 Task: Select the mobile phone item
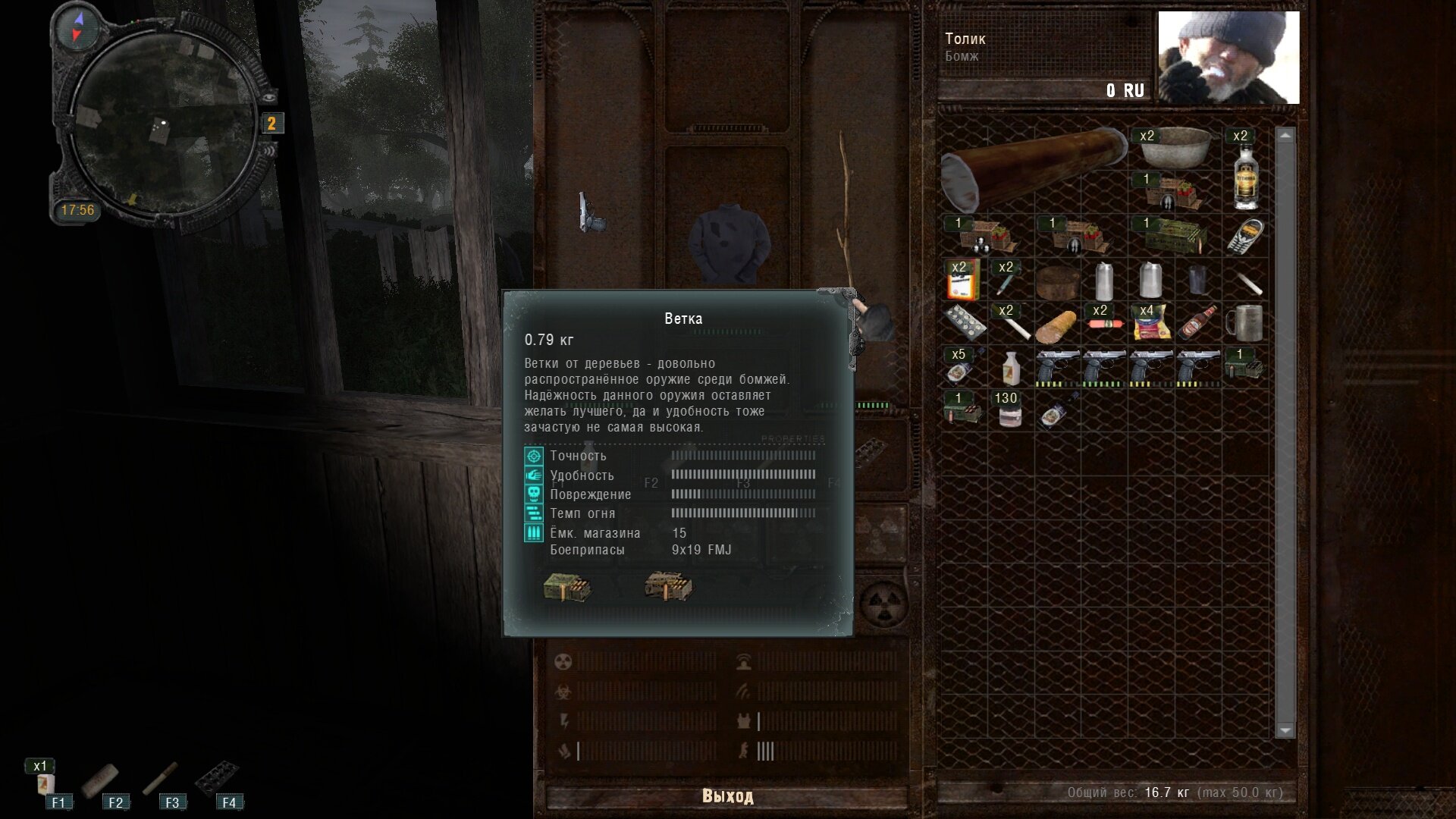(1245, 235)
